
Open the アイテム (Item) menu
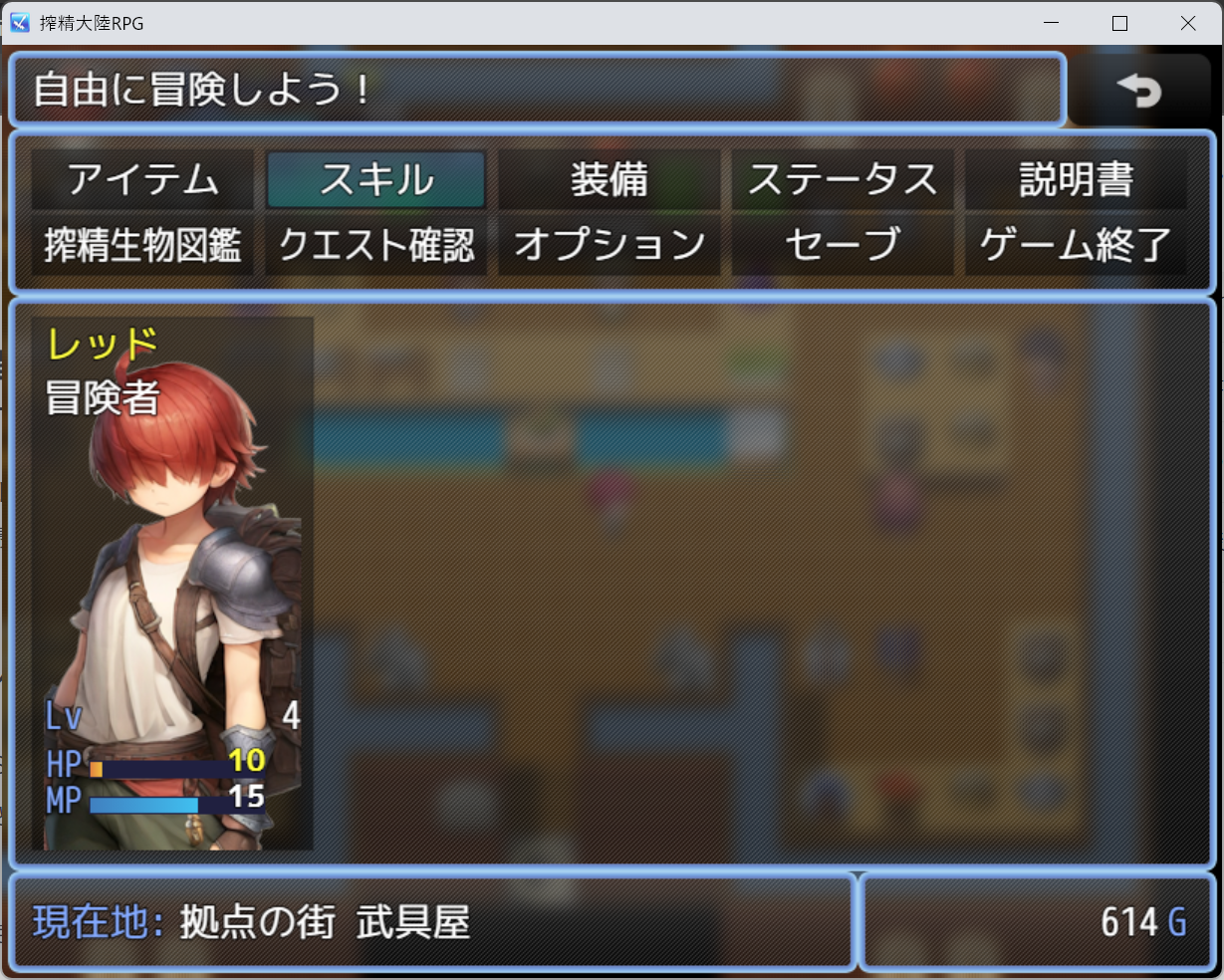coord(143,180)
